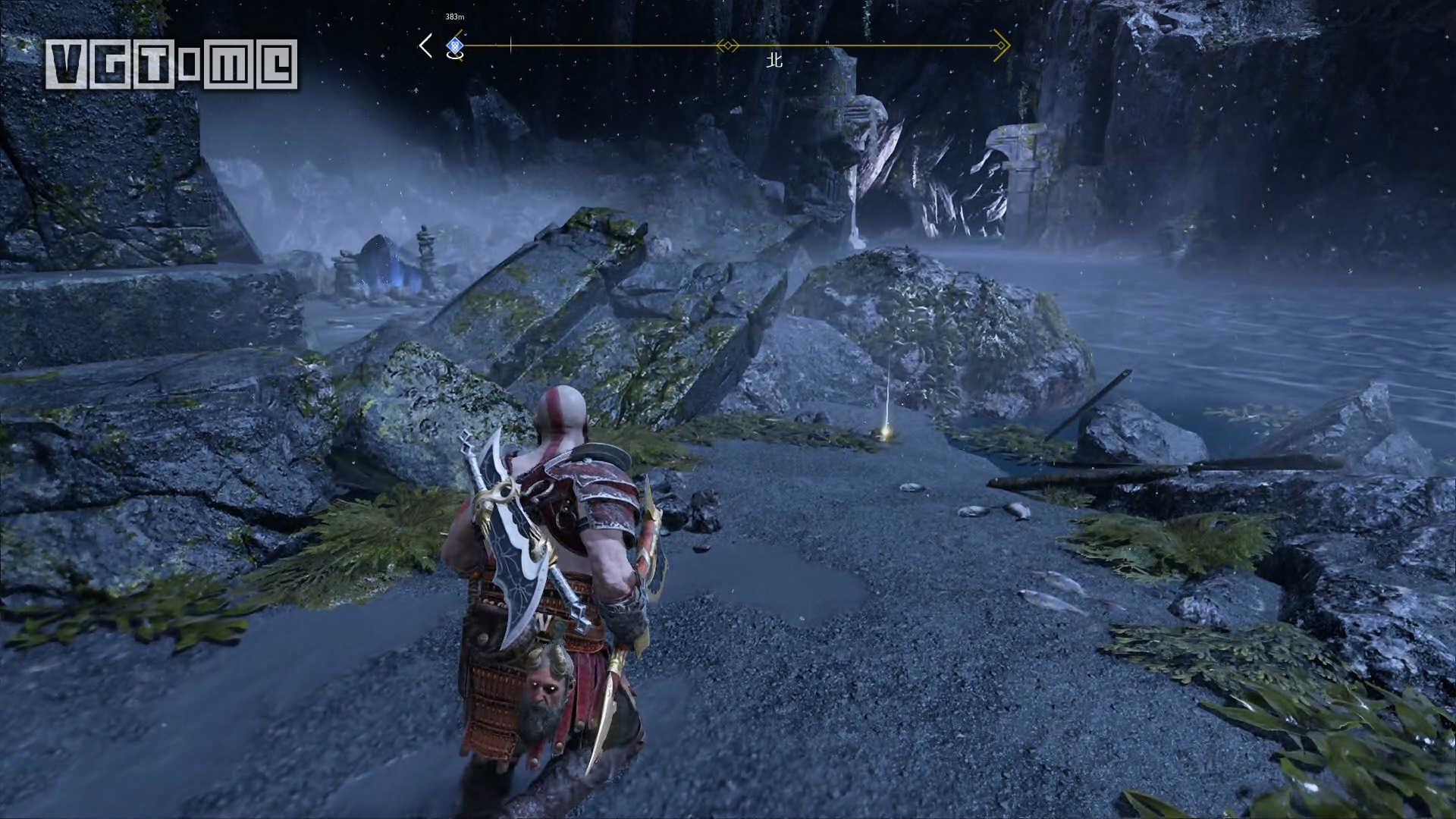This screenshot has height=819, width=1456.
Task: Click the VGTIME watermark logo
Action: (171, 64)
